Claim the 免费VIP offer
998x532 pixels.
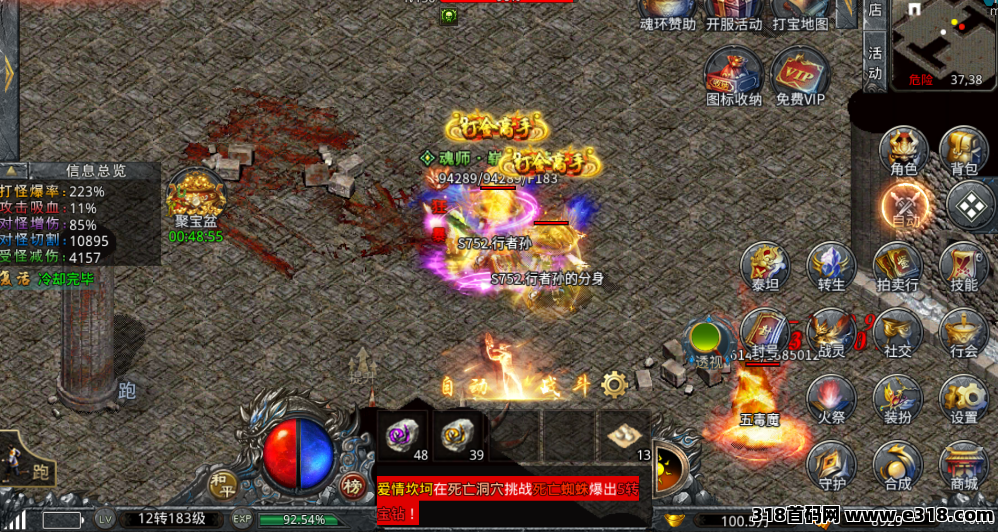800,76
